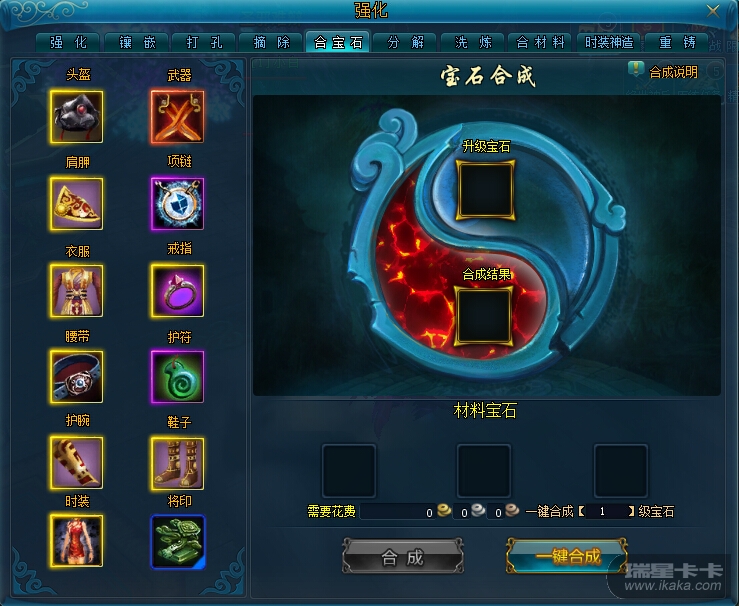The height and width of the screenshot is (606, 739).
Task: Select the 戒指 ring equipment slot
Action: [x=177, y=291]
